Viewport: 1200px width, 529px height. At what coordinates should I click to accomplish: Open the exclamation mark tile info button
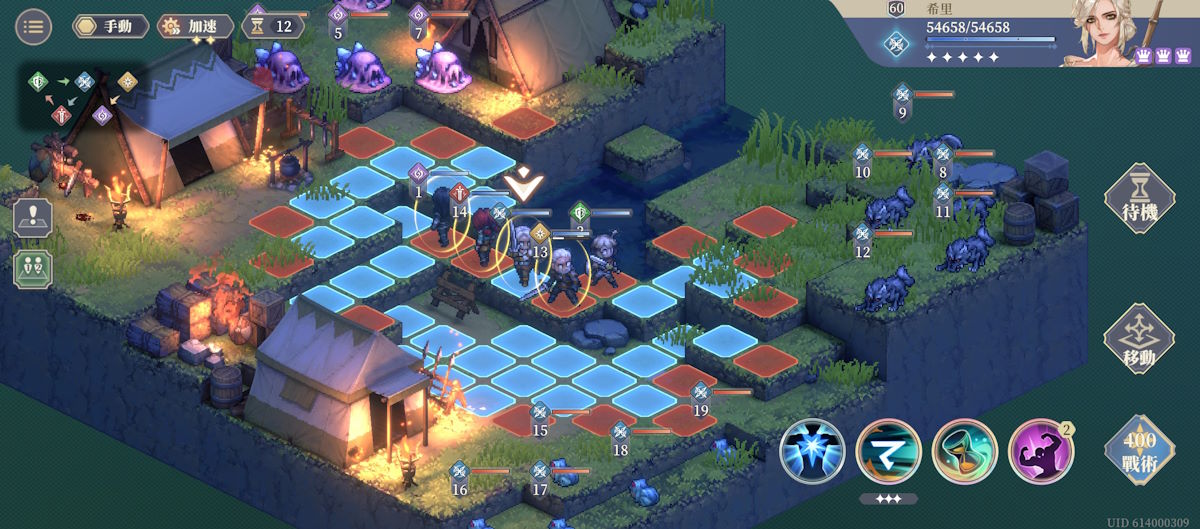click(x=33, y=218)
